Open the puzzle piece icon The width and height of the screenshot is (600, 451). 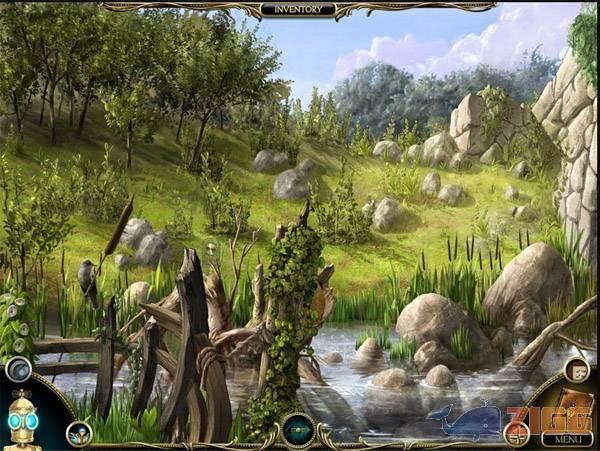tap(578, 370)
